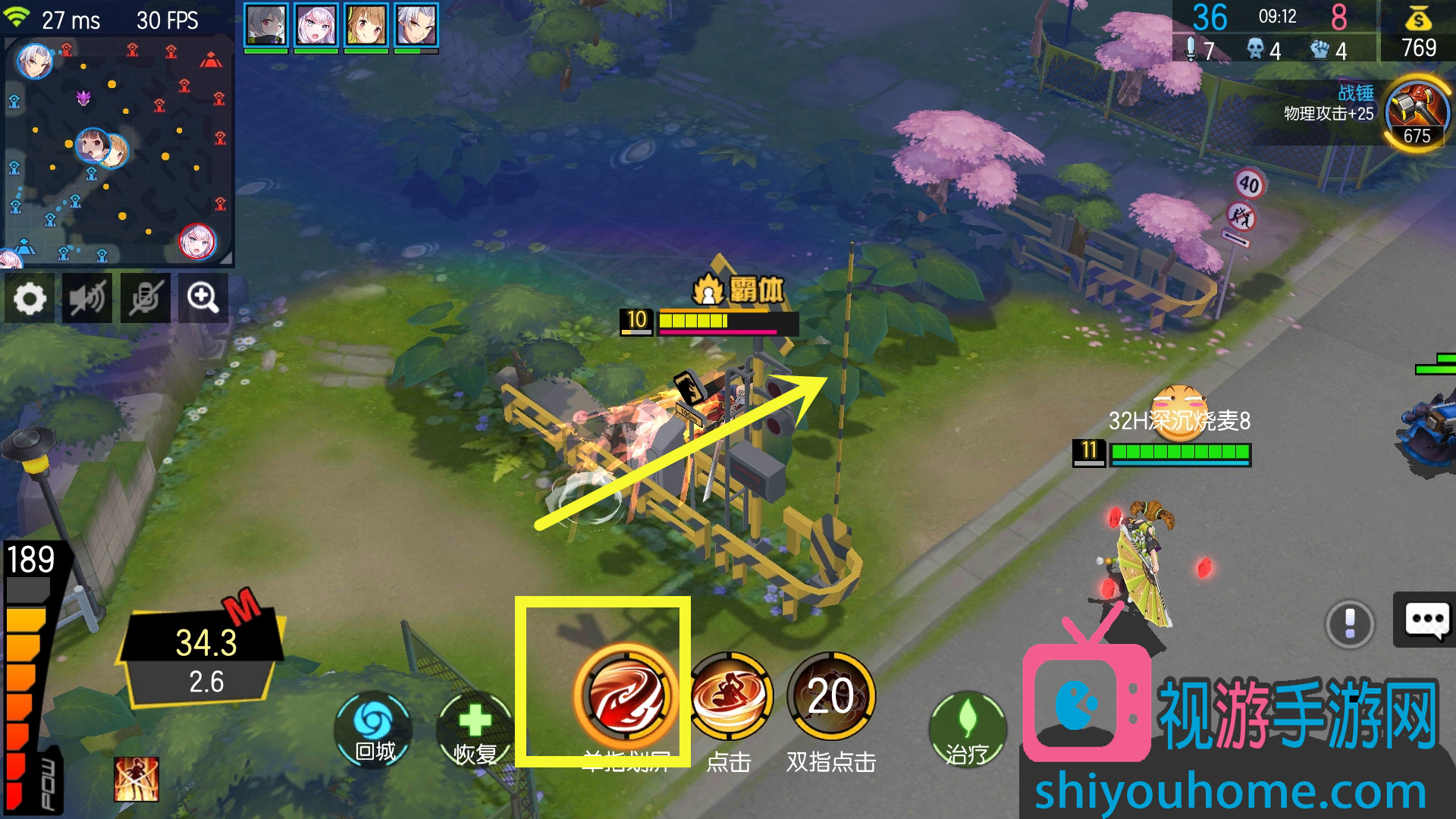1456x819 pixels.
Task: Toggle the muted speaker sound button
Action: click(x=87, y=299)
